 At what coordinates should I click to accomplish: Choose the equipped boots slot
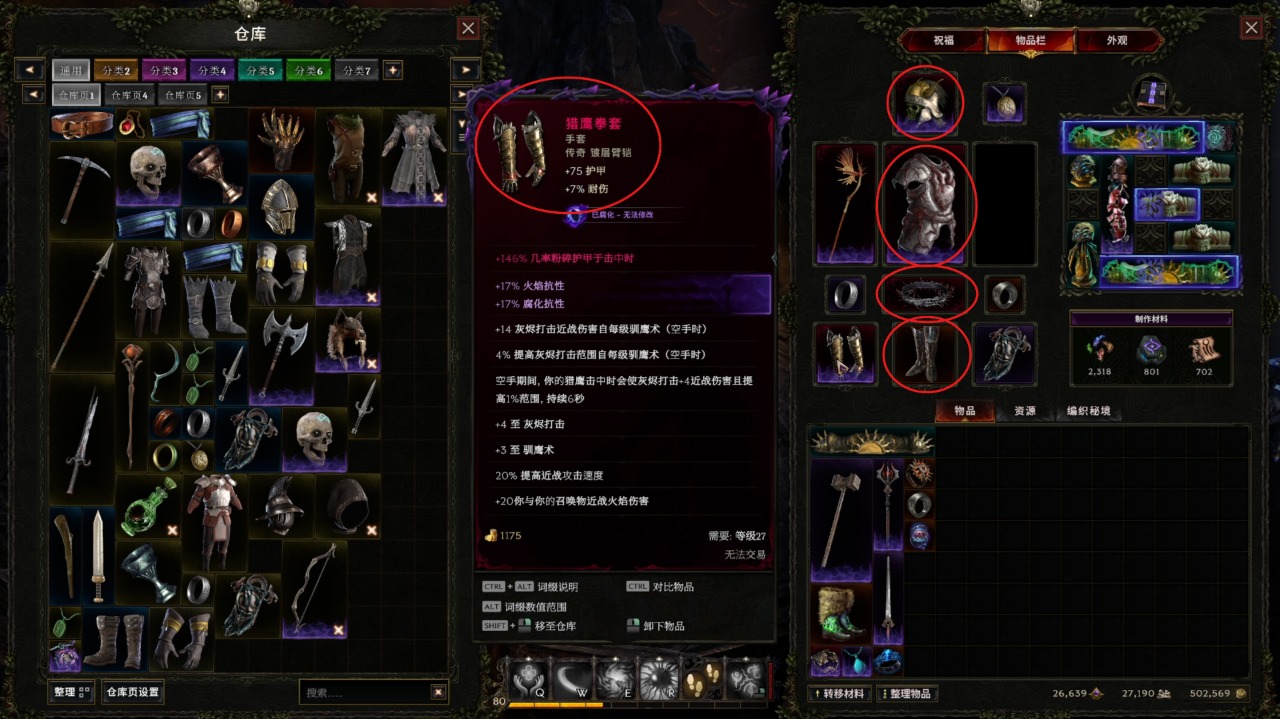pyautogui.click(x=926, y=354)
